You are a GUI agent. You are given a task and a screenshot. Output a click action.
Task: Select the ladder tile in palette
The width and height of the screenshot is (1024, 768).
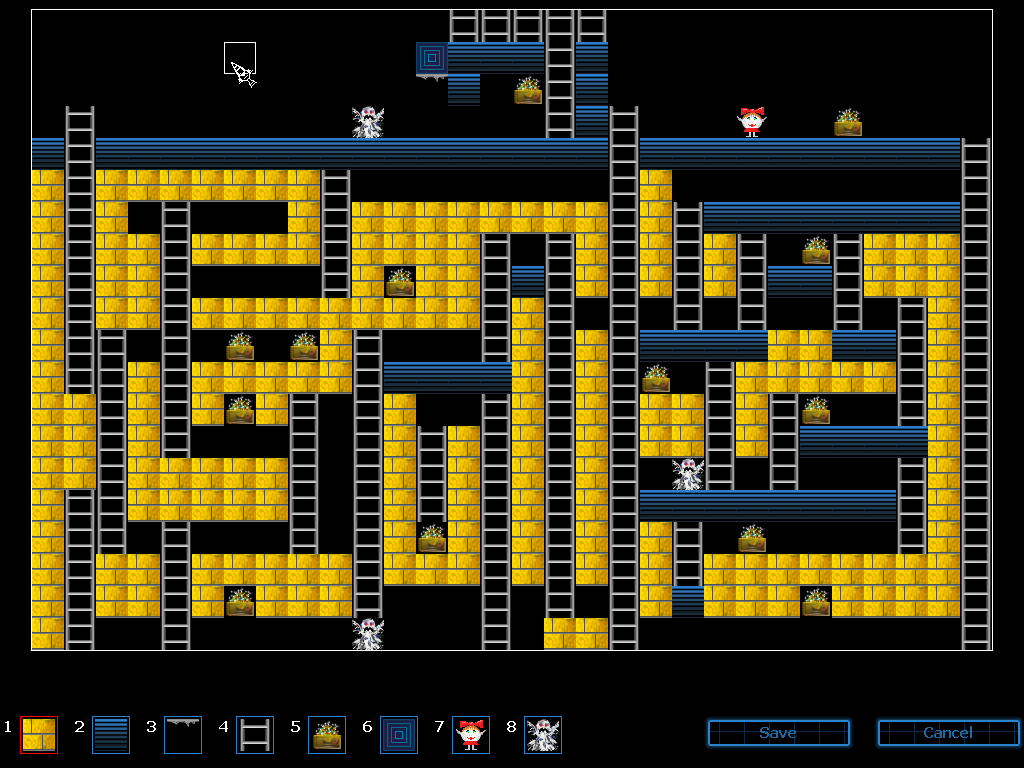click(x=255, y=734)
